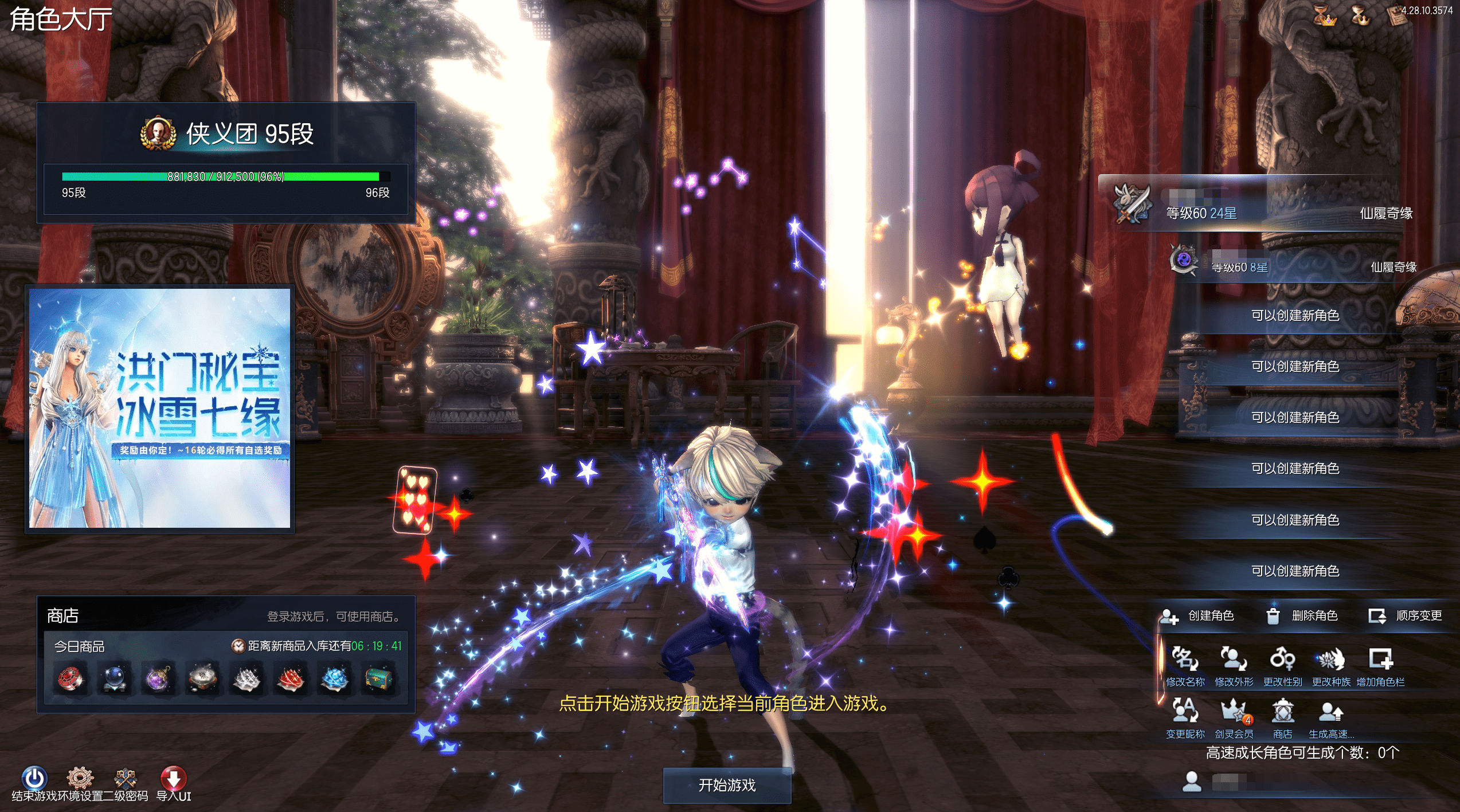Click the 结束游戏 power icon
The width and height of the screenshot is (1460, 812).
34,778
